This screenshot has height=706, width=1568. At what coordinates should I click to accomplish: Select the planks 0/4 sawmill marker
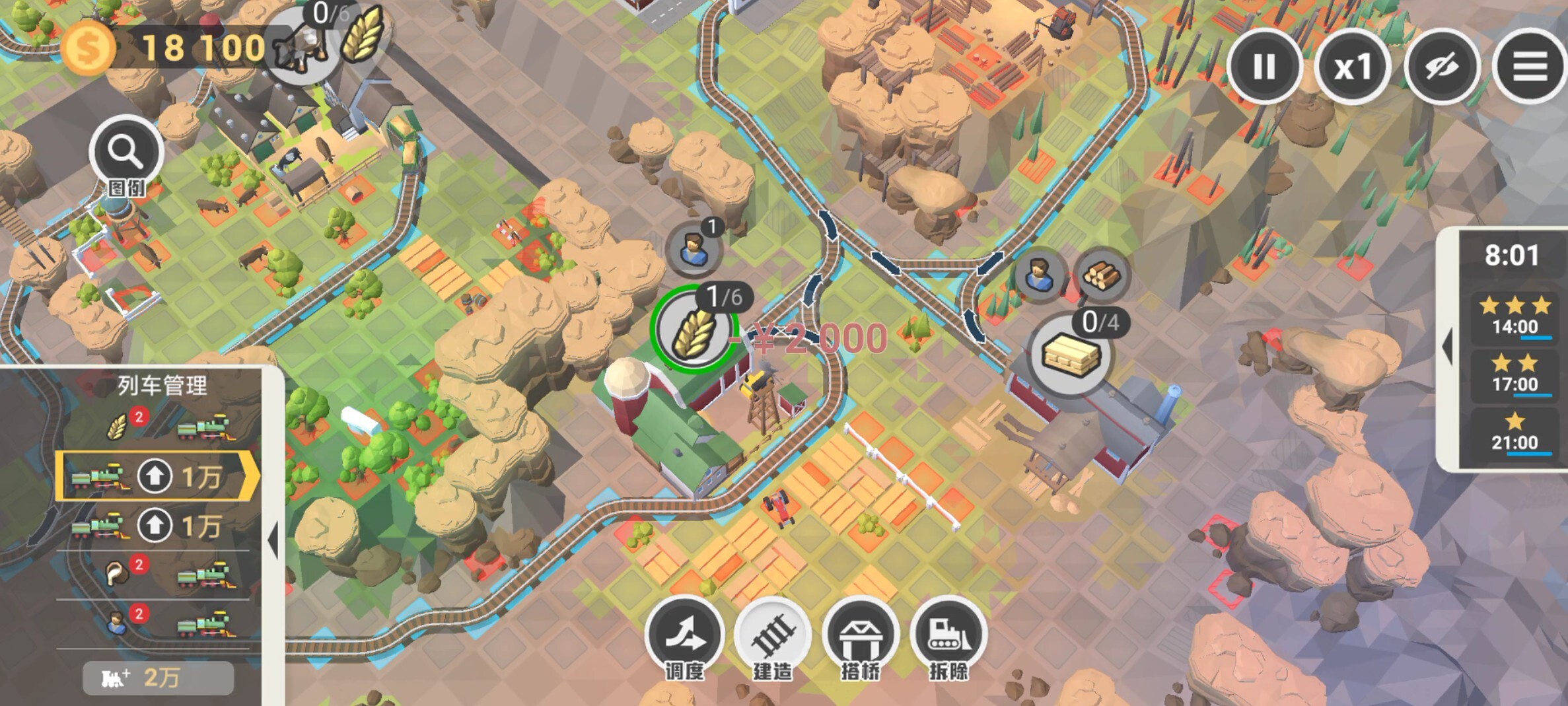click(x=1070, y=354)
